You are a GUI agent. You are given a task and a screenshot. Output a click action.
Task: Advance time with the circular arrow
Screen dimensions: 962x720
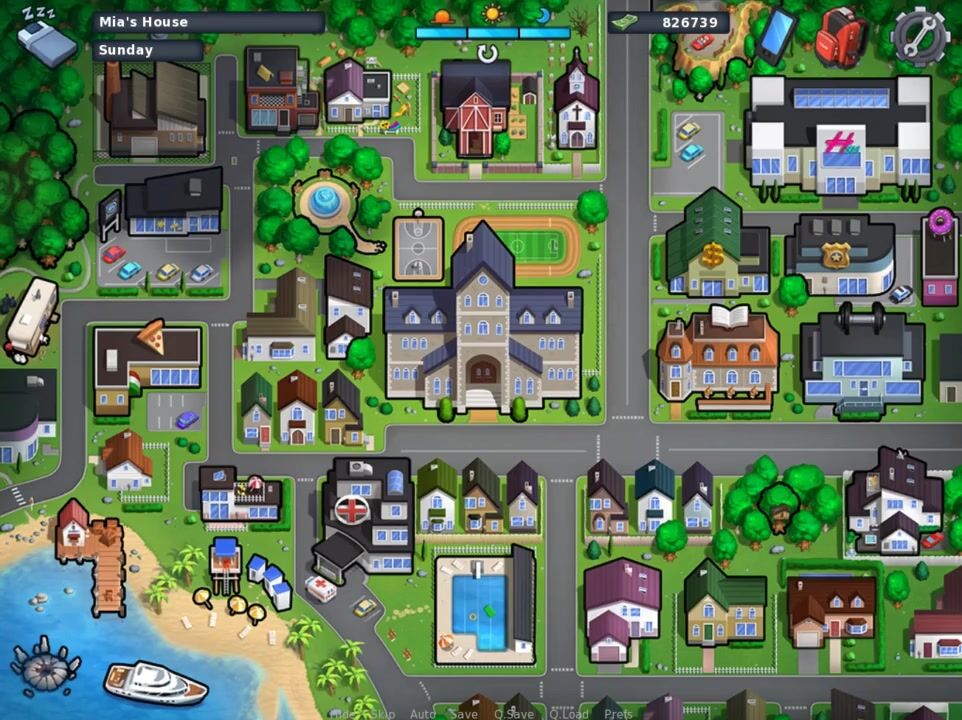[x=487, y=53]
